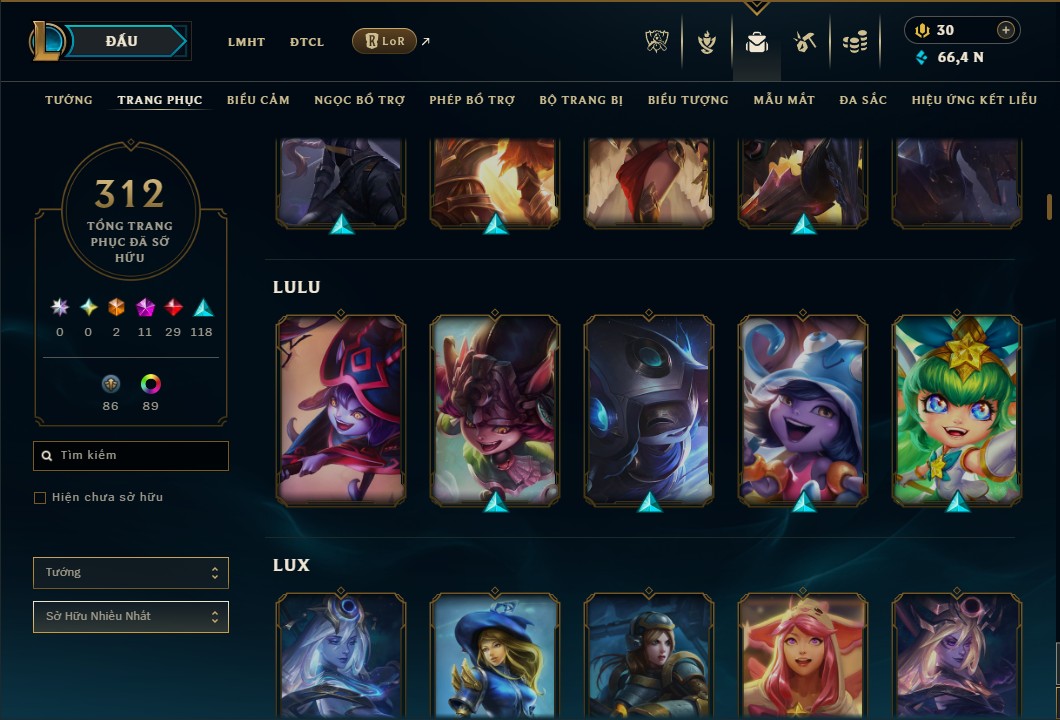
Task: Switch to the TƯỚNG tab
Action: [x=69, y=100]
